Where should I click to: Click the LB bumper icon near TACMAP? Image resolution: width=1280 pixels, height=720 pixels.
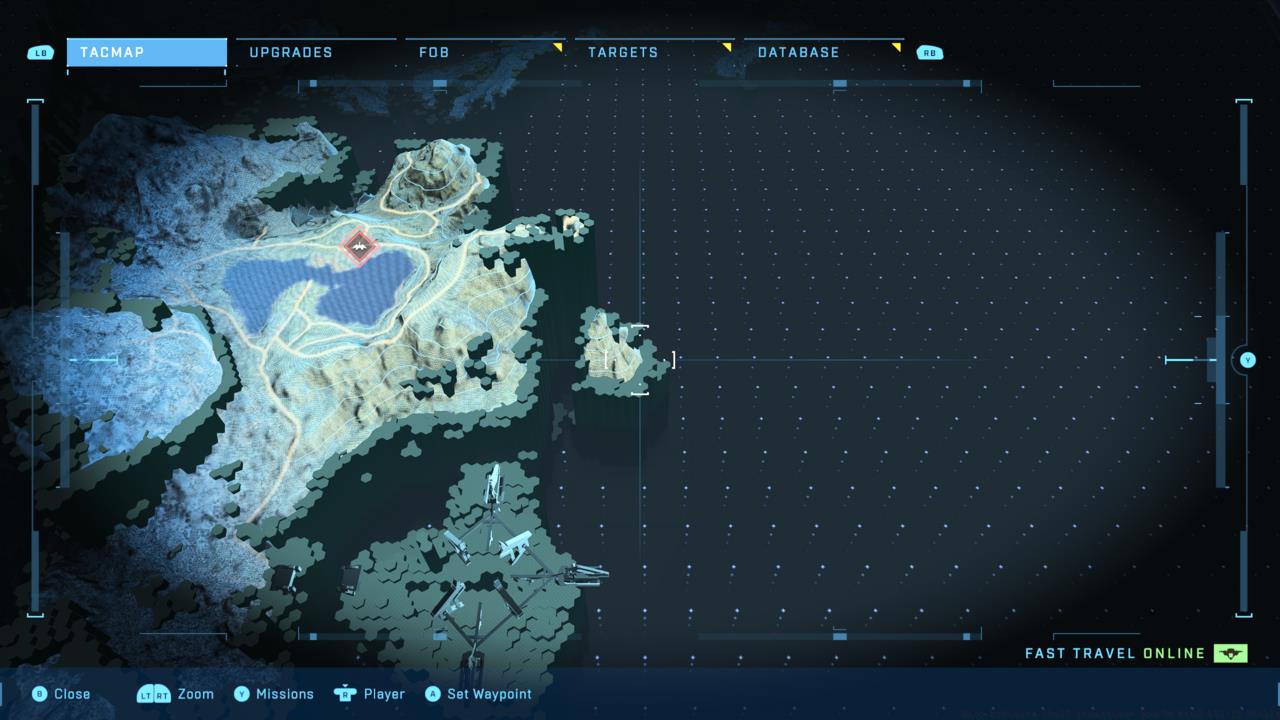pyautogui.click(x=40, y=52)
